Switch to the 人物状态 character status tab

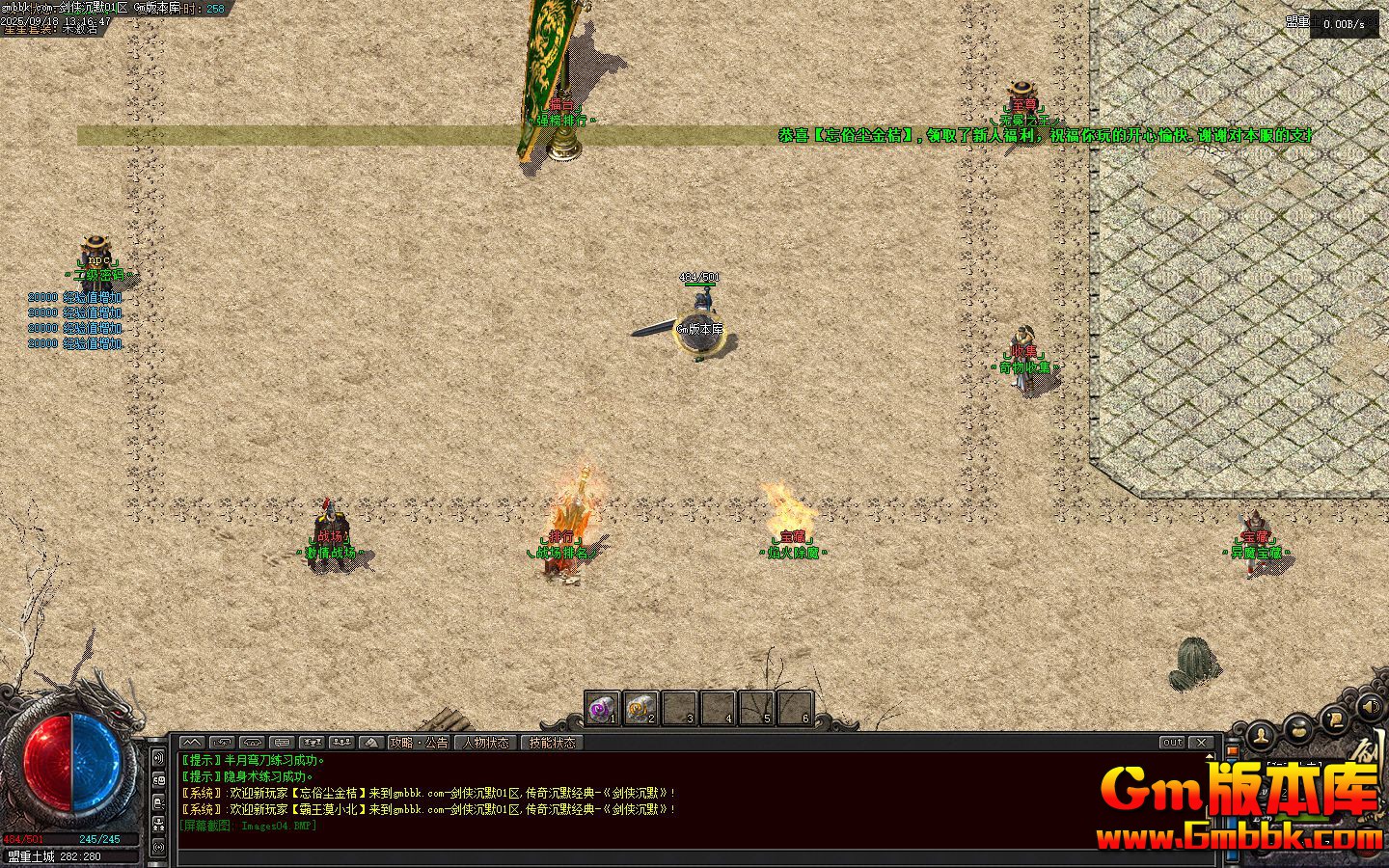tap(486, 743)
